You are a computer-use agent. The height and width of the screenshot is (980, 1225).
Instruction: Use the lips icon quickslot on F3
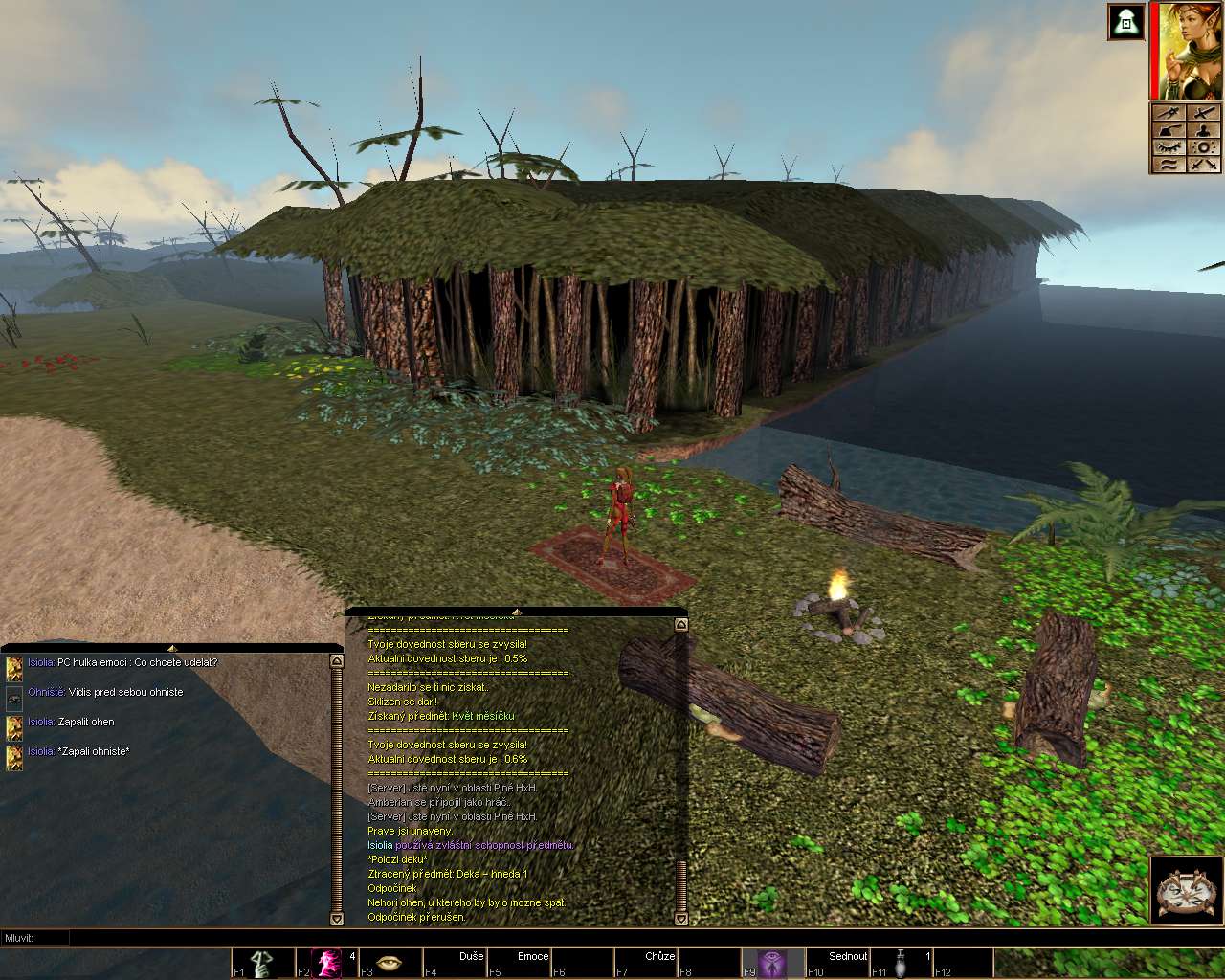coord(390,963)
